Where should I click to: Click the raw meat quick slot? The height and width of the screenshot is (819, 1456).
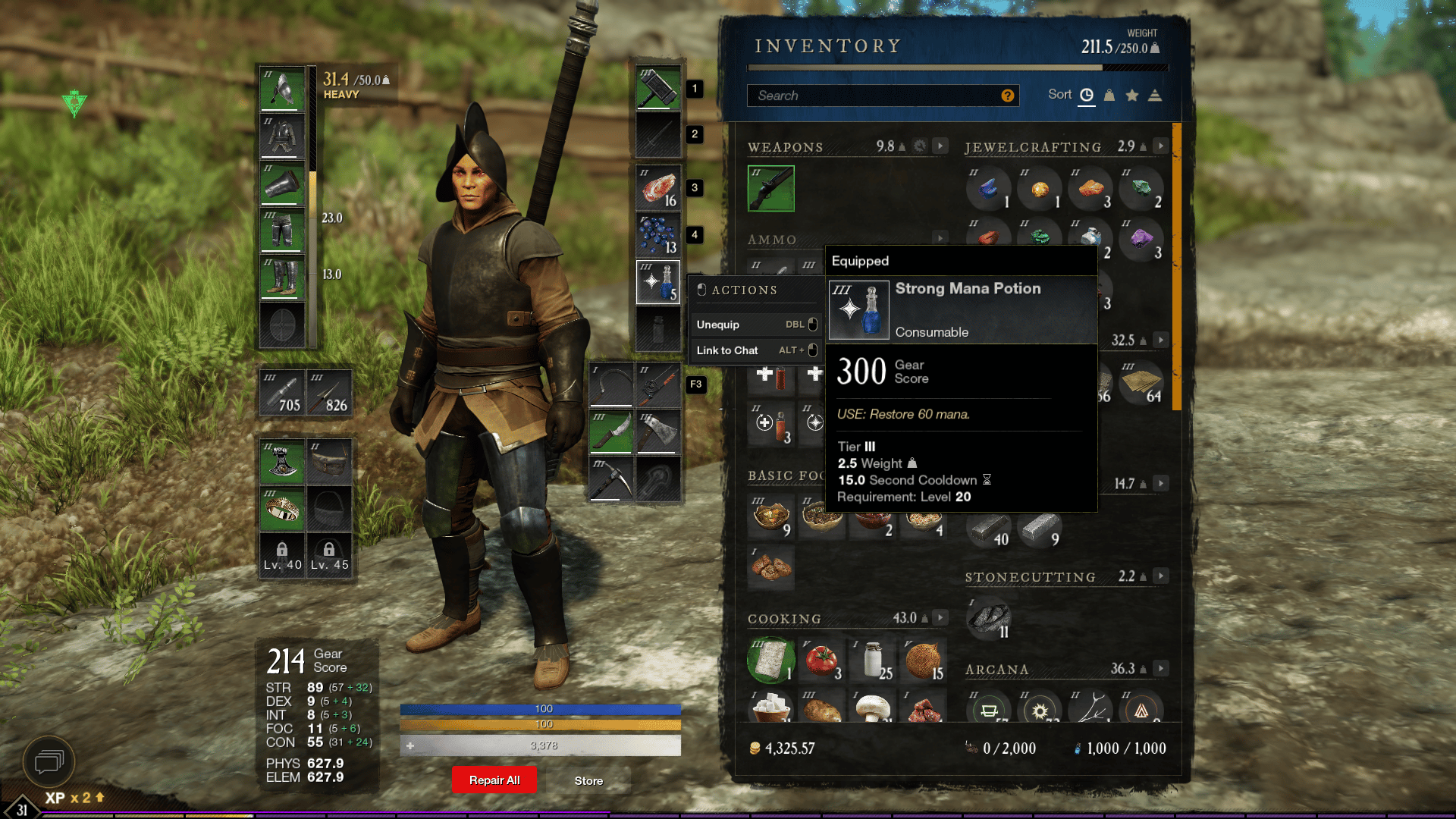(x=658, y=187)
